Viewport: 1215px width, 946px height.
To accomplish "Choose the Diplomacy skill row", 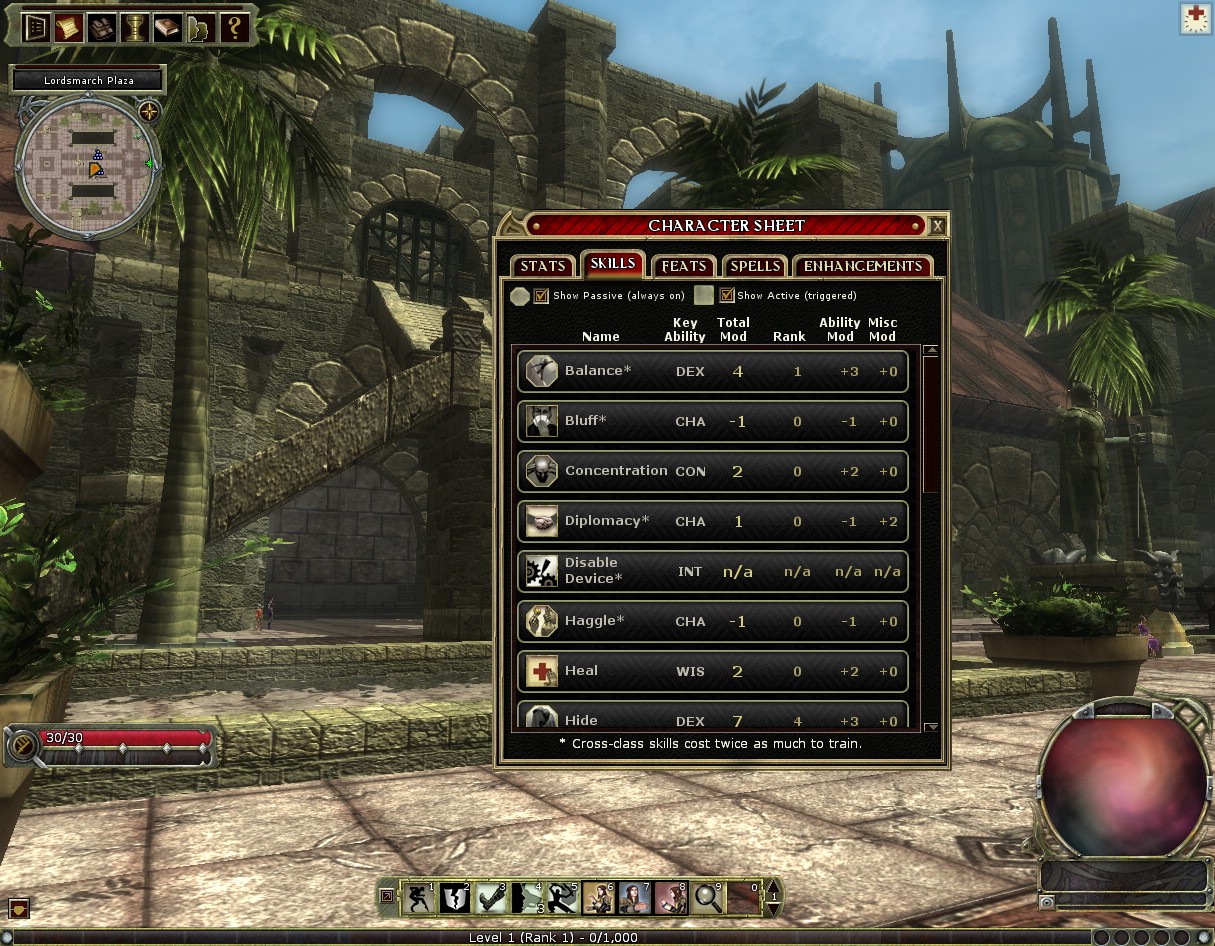I will click(712, 521).
